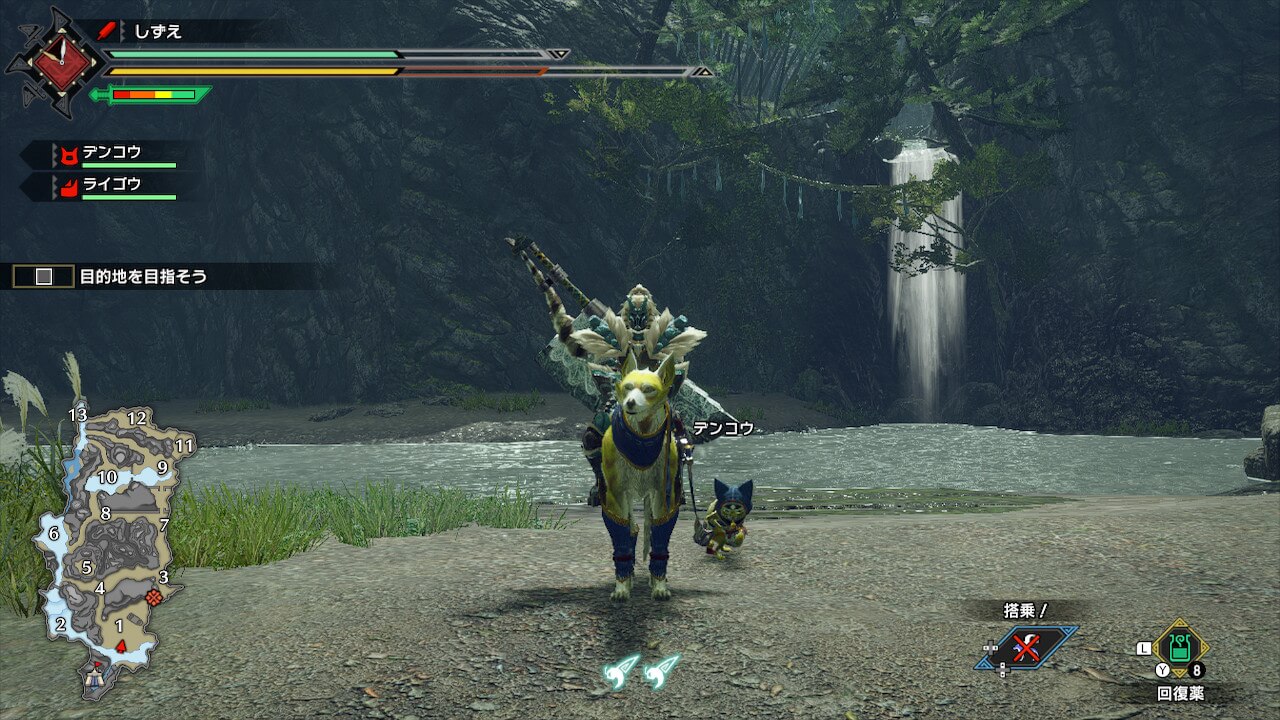Click the red player arrow on minimap
This screenshot has width=1280, height=720.
click(x=121, y=646)
